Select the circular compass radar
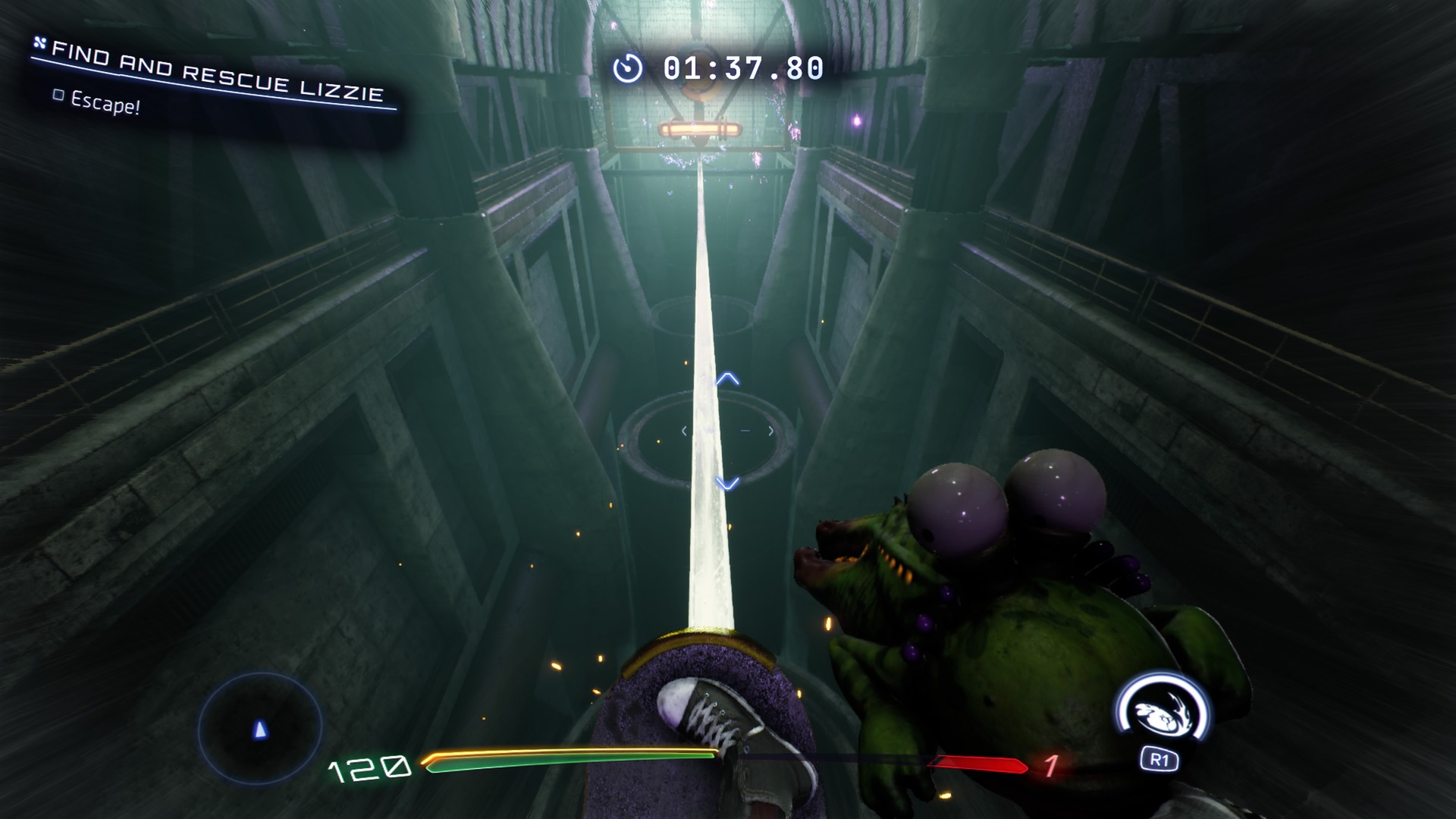 (260, 728)
